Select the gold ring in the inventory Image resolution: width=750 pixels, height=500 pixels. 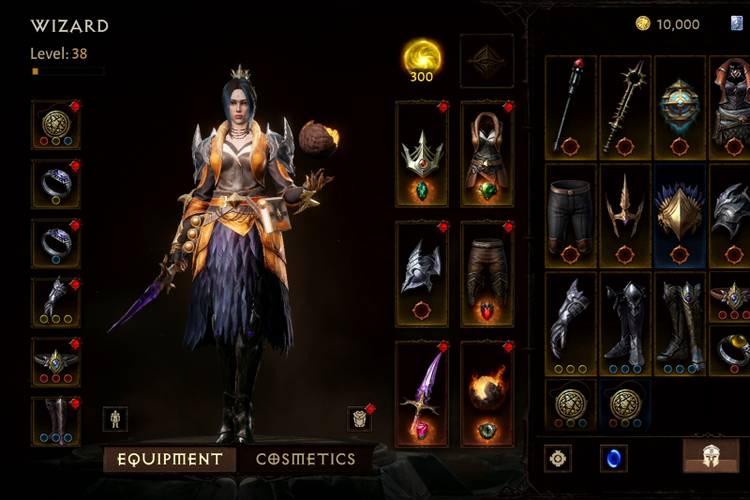point(732,349)
